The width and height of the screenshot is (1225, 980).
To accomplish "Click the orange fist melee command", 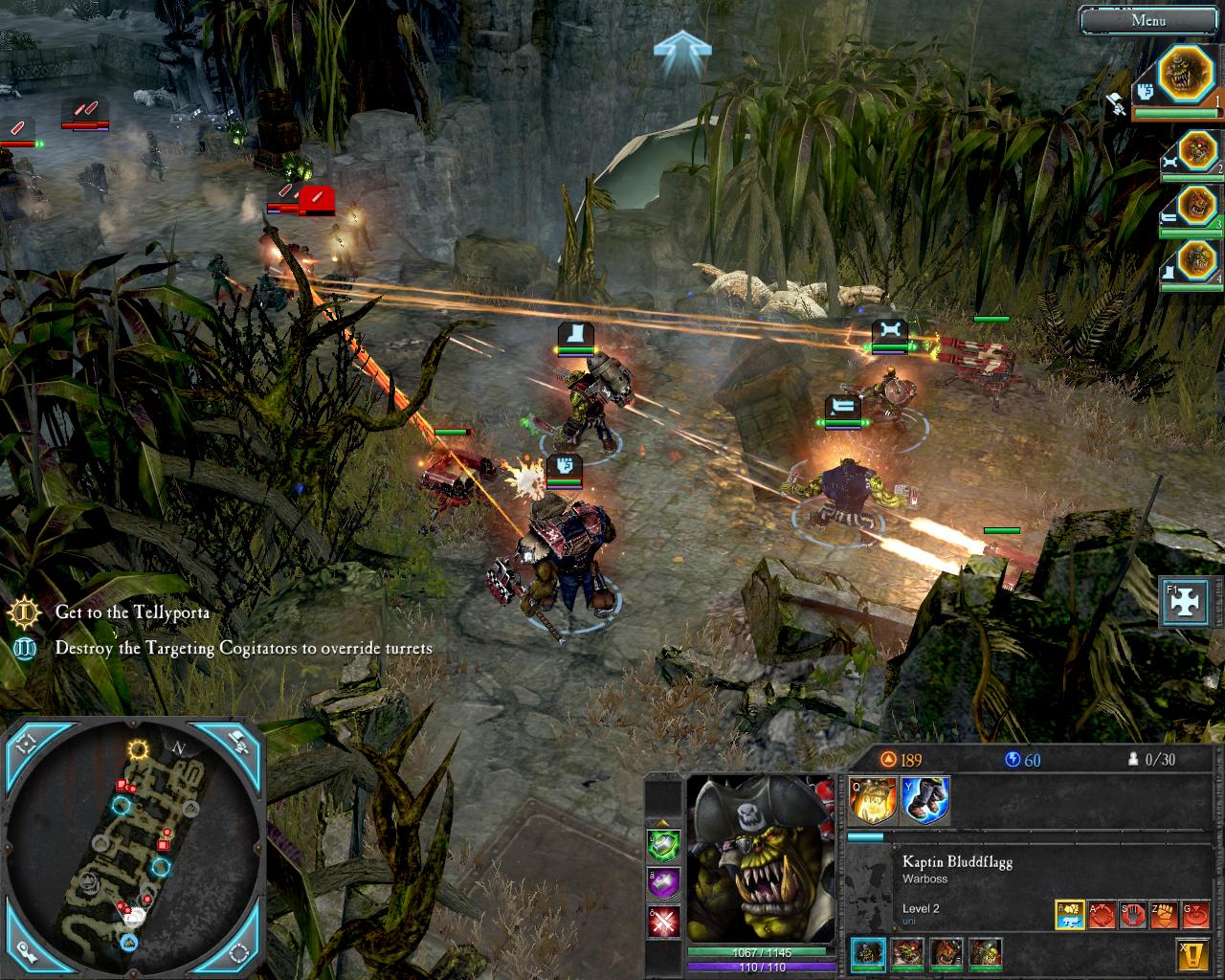I will click(x=1164, y=915).
